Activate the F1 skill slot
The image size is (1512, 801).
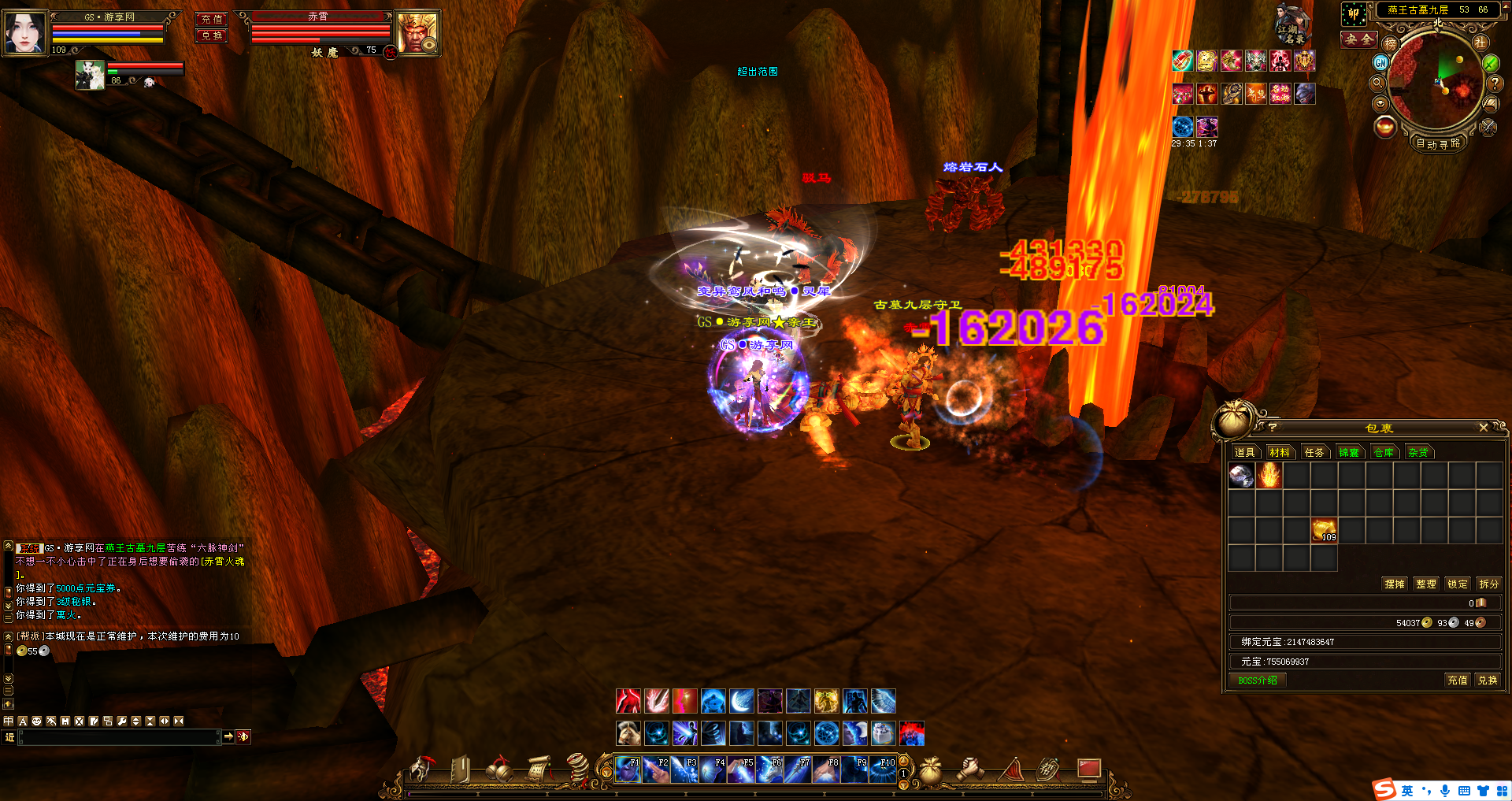pyautogui.click(x=628, y=769)
